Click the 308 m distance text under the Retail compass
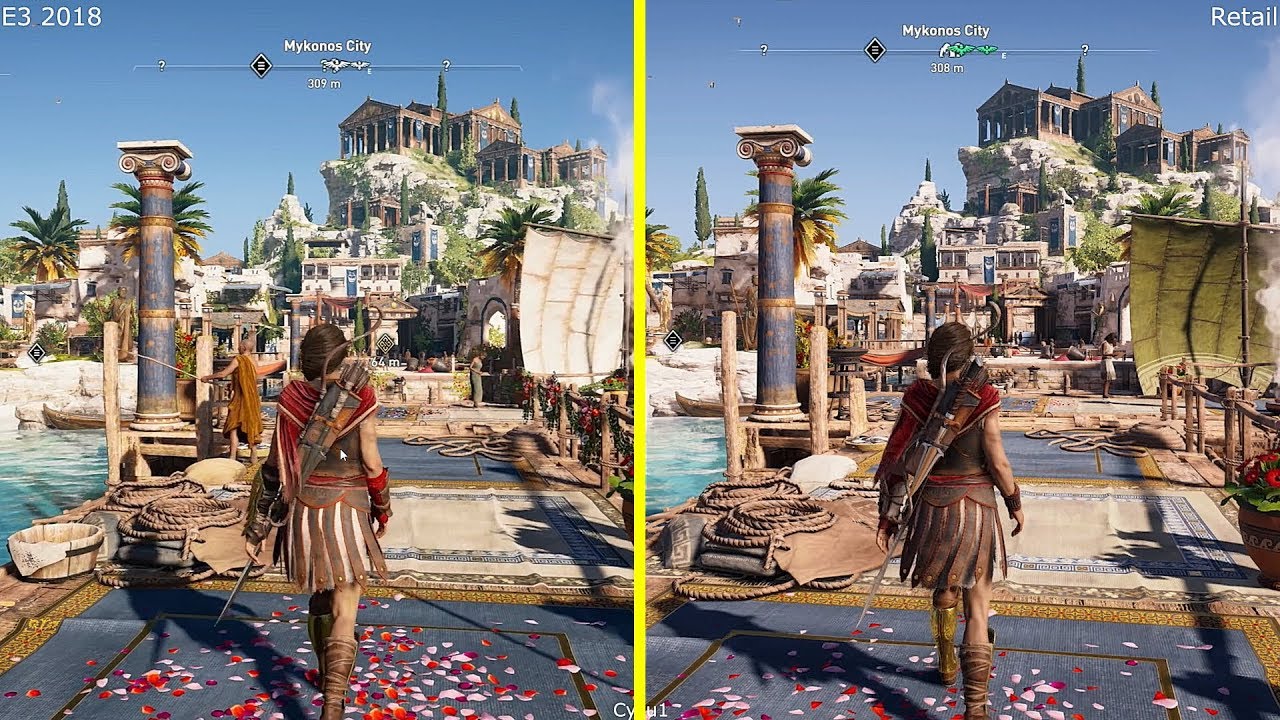Viewport: 1280px width, 720px height. (x=947, y=68)
